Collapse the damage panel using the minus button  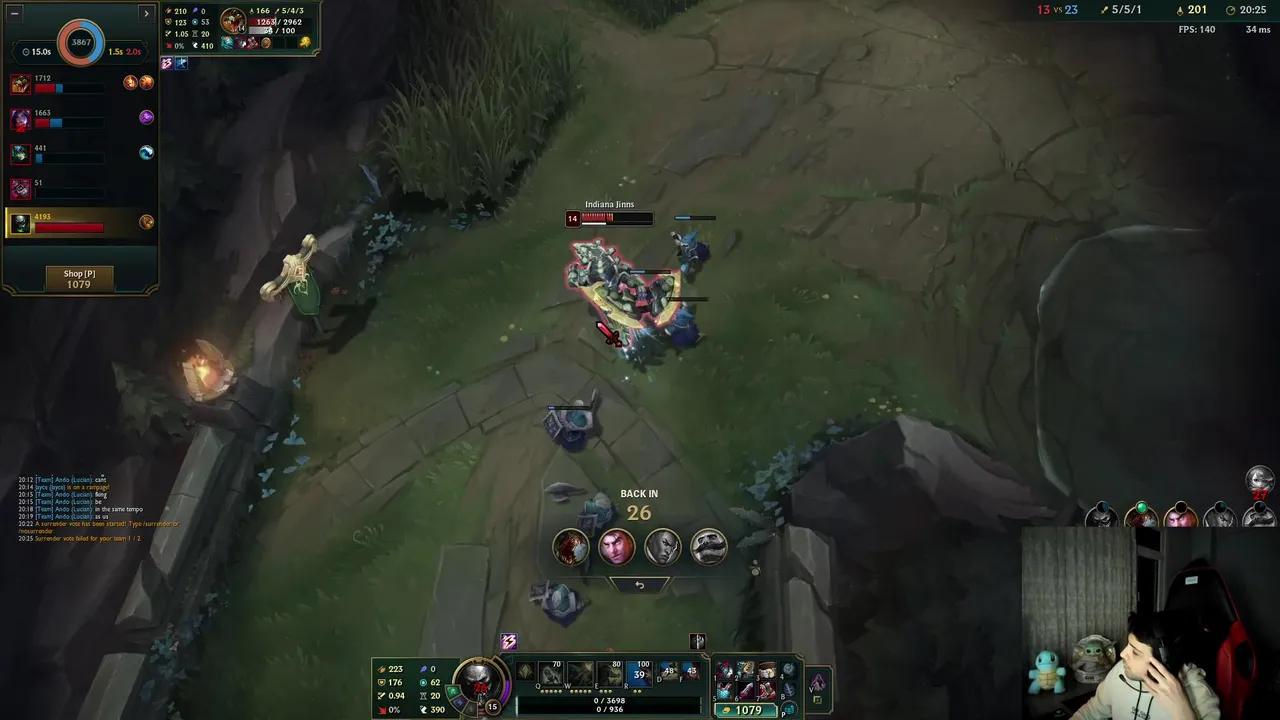point(14,13)
